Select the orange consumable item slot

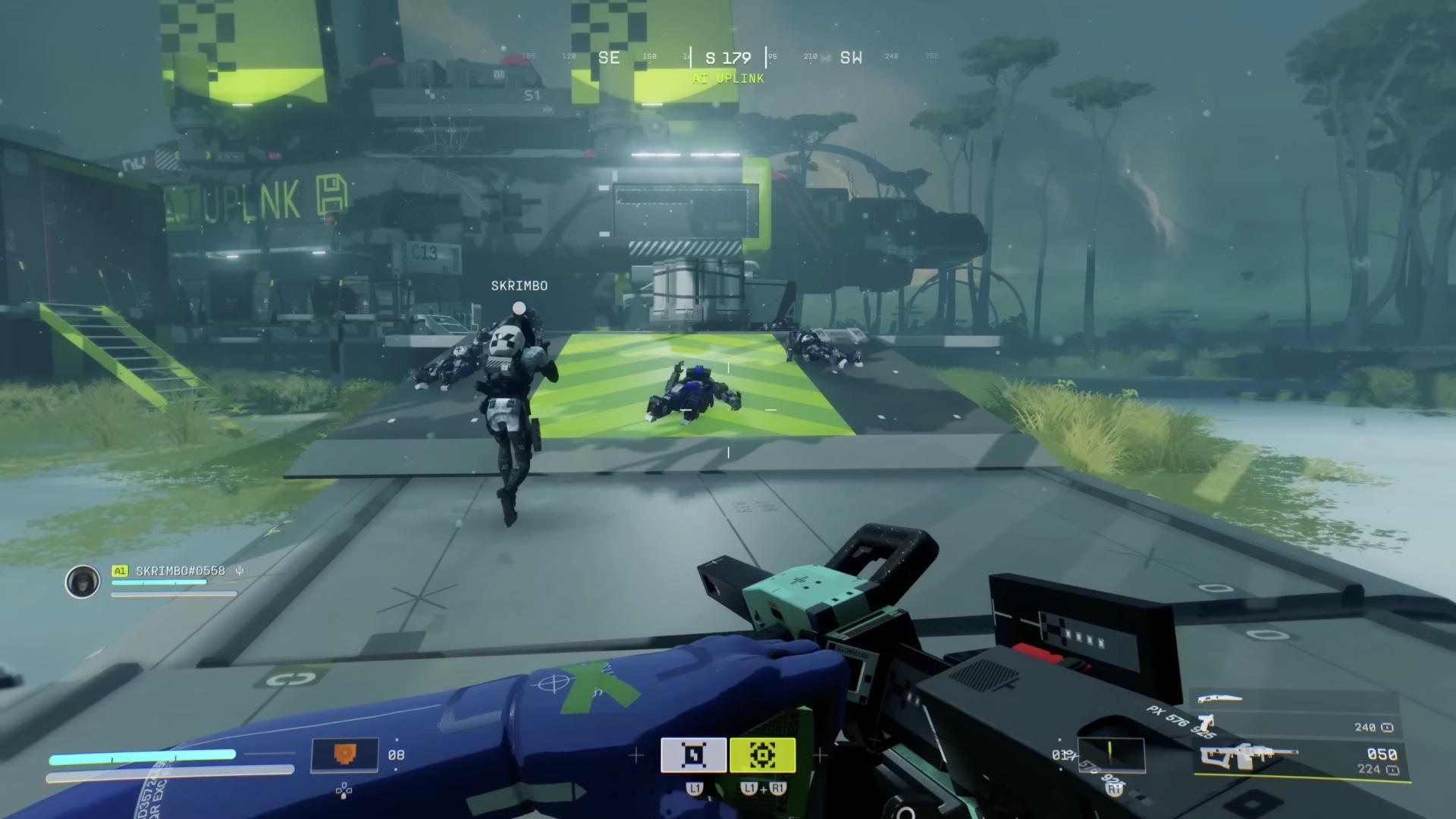[344, 755]
